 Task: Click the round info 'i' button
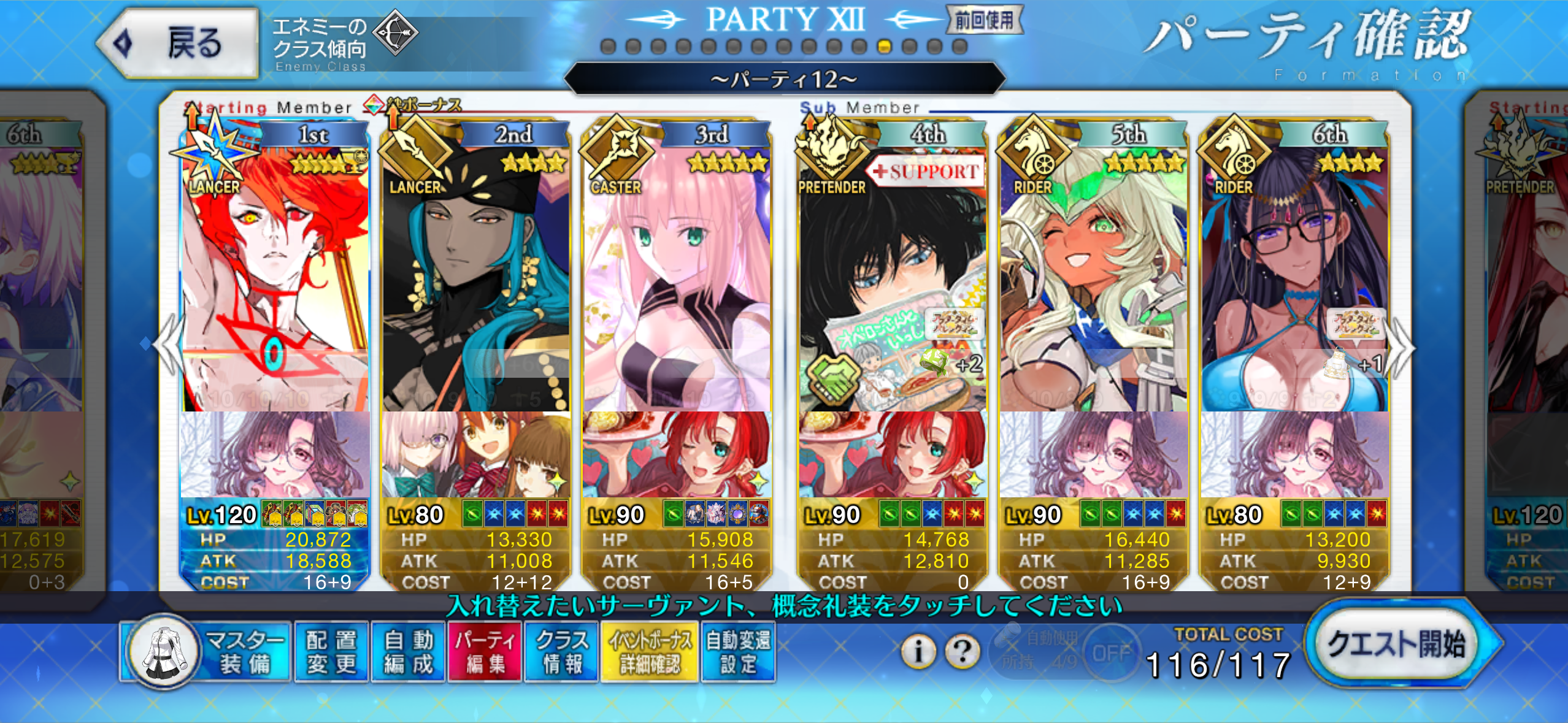click(918, 651)
